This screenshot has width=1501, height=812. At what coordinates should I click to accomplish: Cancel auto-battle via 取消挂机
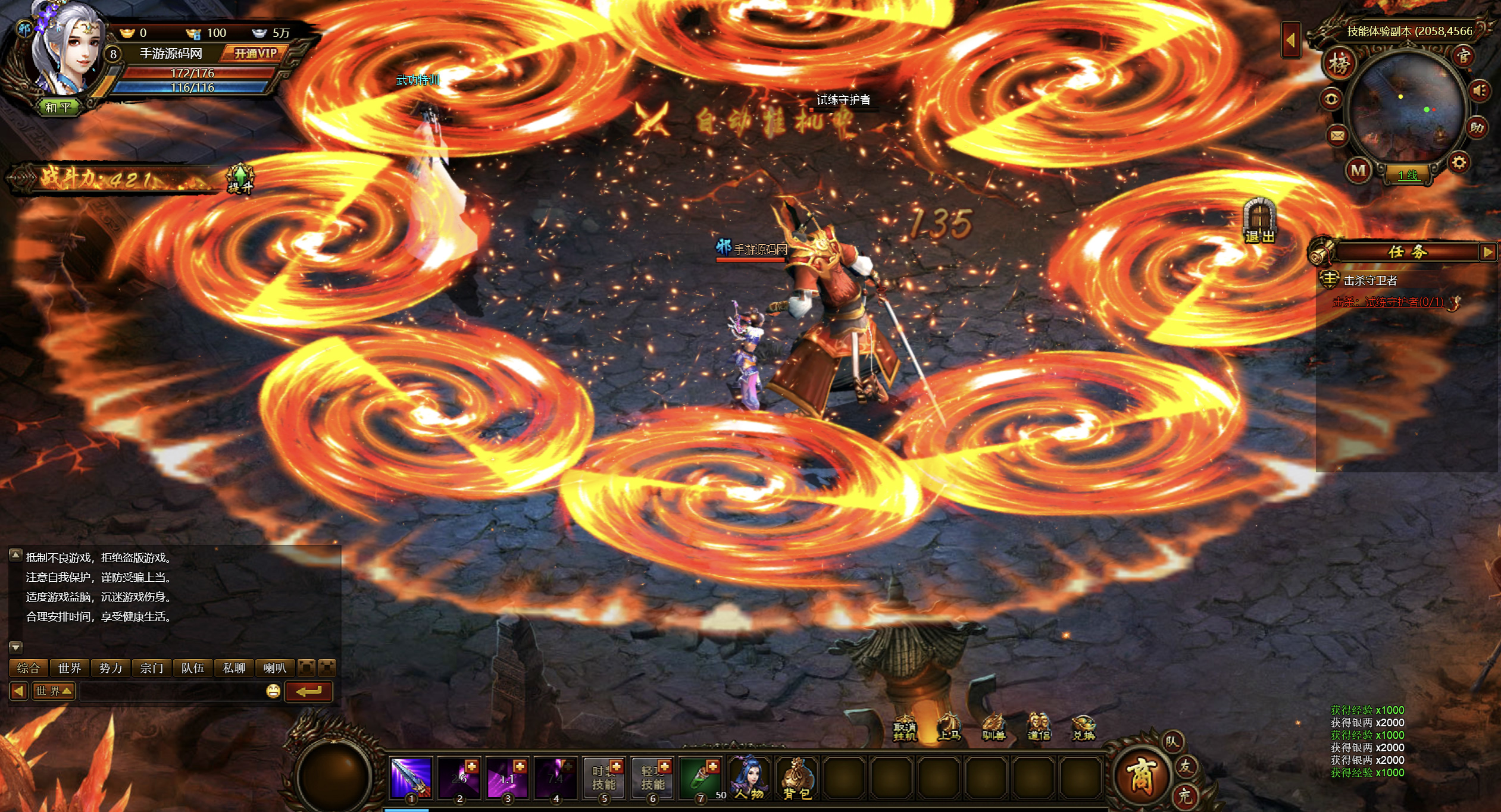pyautogui.click(x=905, y=728)
